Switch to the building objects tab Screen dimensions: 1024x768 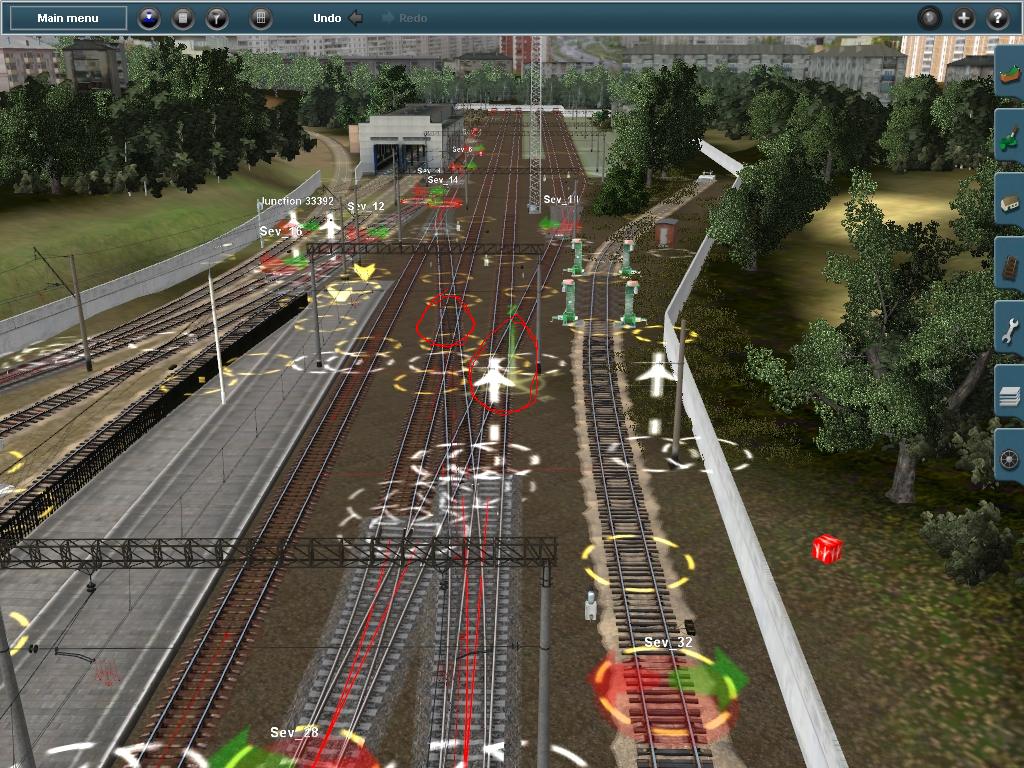(x=1009, y=202)
